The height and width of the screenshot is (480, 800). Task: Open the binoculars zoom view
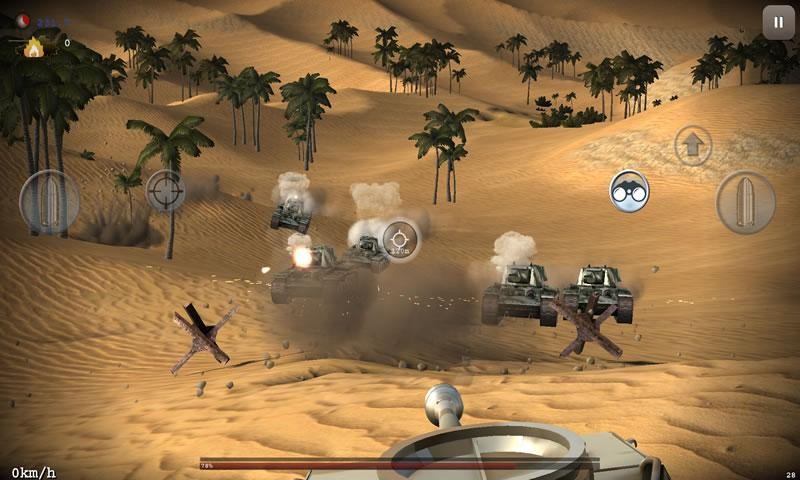629,191
